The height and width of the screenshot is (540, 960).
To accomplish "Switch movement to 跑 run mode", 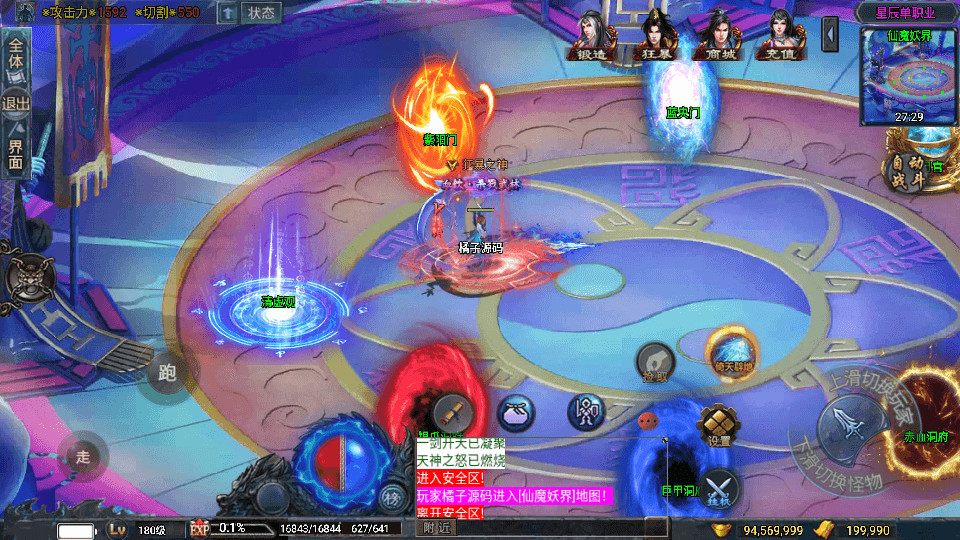I will [167, 374].
